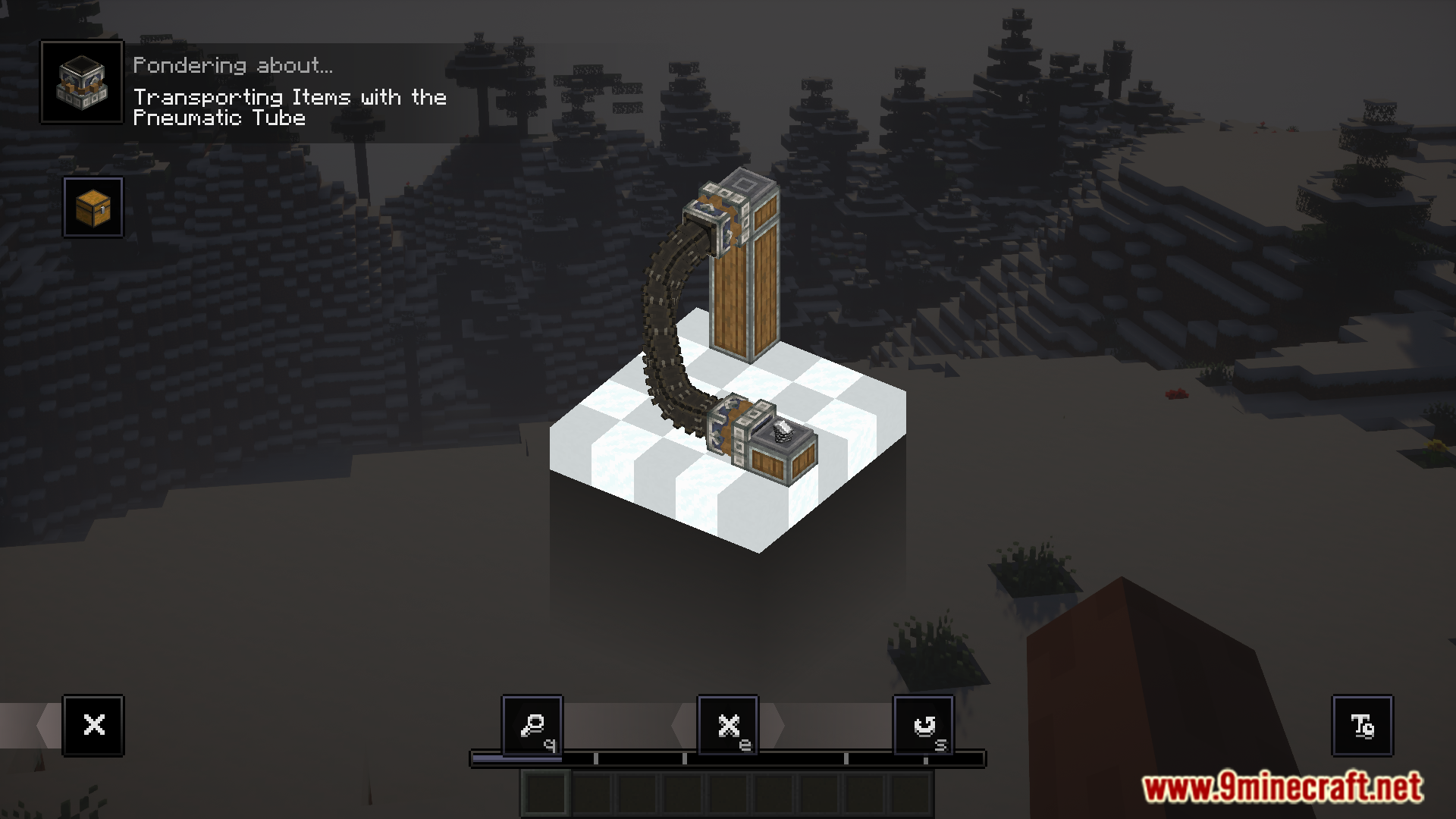Toggle the slow text mode clock button
This screenshot has height=819, width=1456.
click(x=1362, y=726)
